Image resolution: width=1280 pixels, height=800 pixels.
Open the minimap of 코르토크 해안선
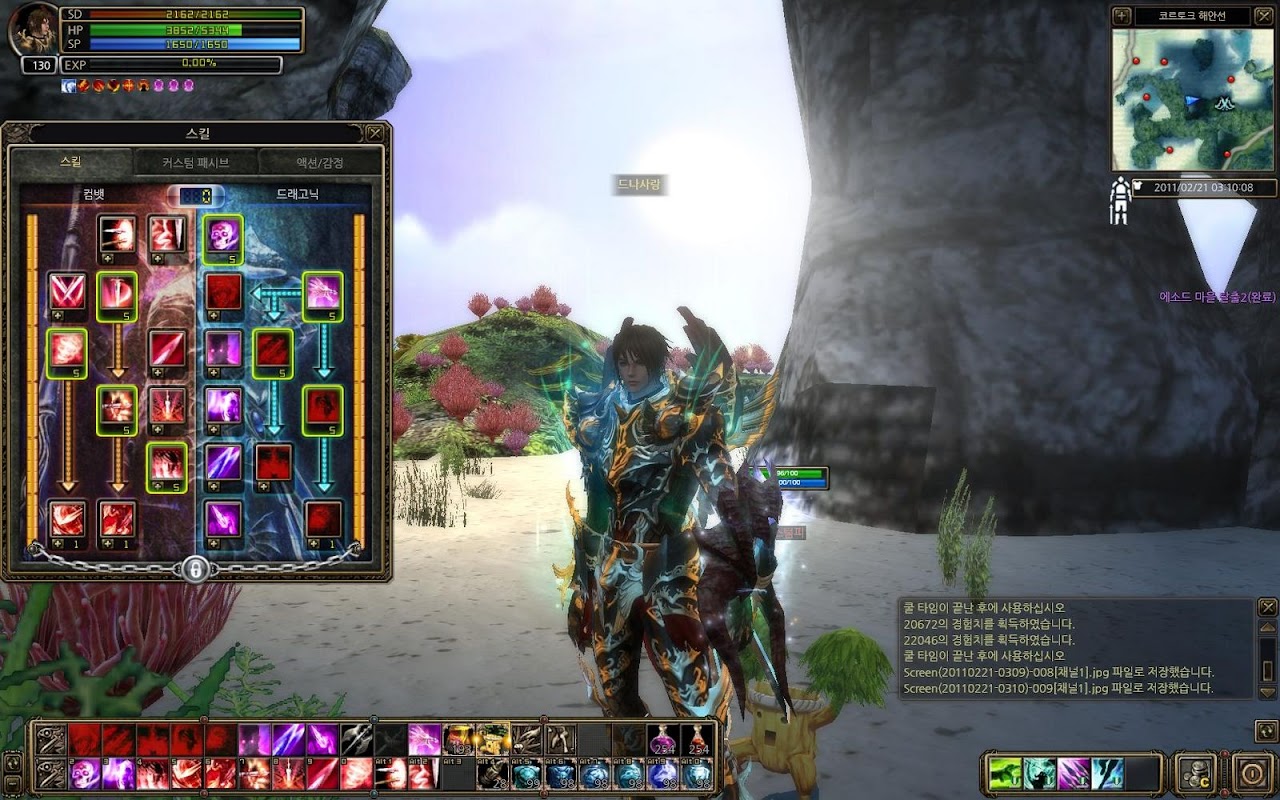click(1191, 99)
